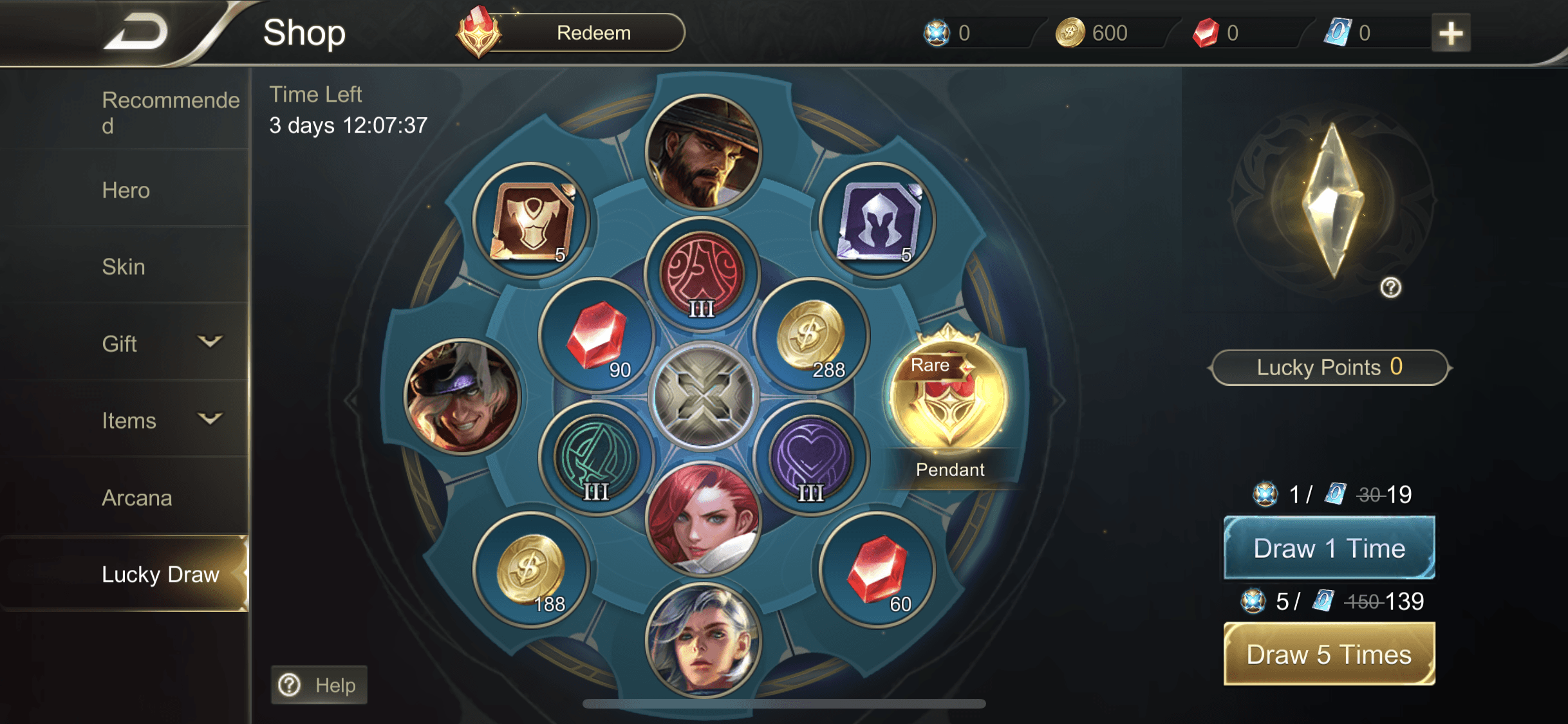Switch to the Arcana tab
1568x724 pixels.
pos(137,497)
